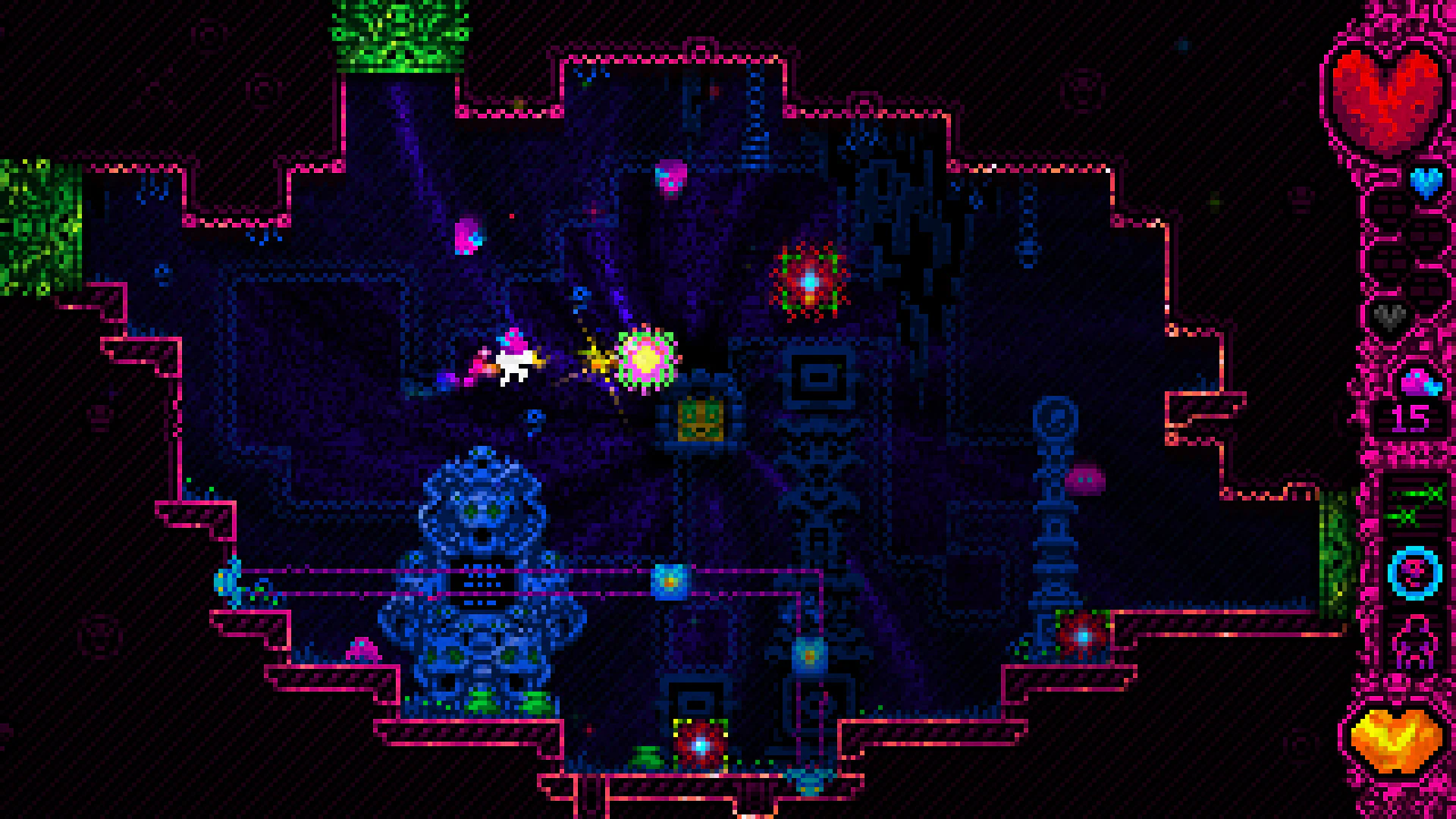Click the 15 counter display

coord(1409,419)
